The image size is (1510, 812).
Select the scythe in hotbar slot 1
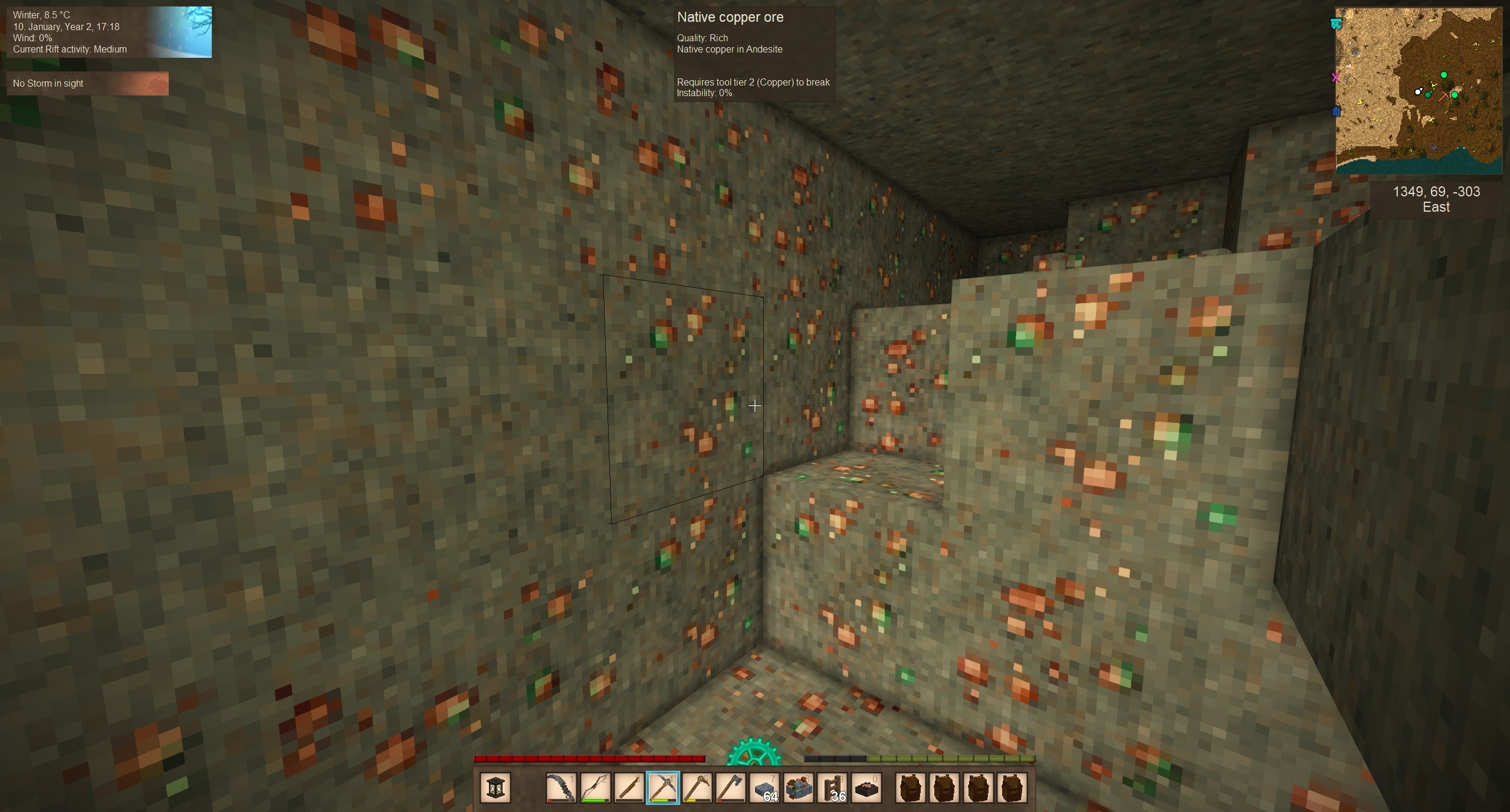561,788
